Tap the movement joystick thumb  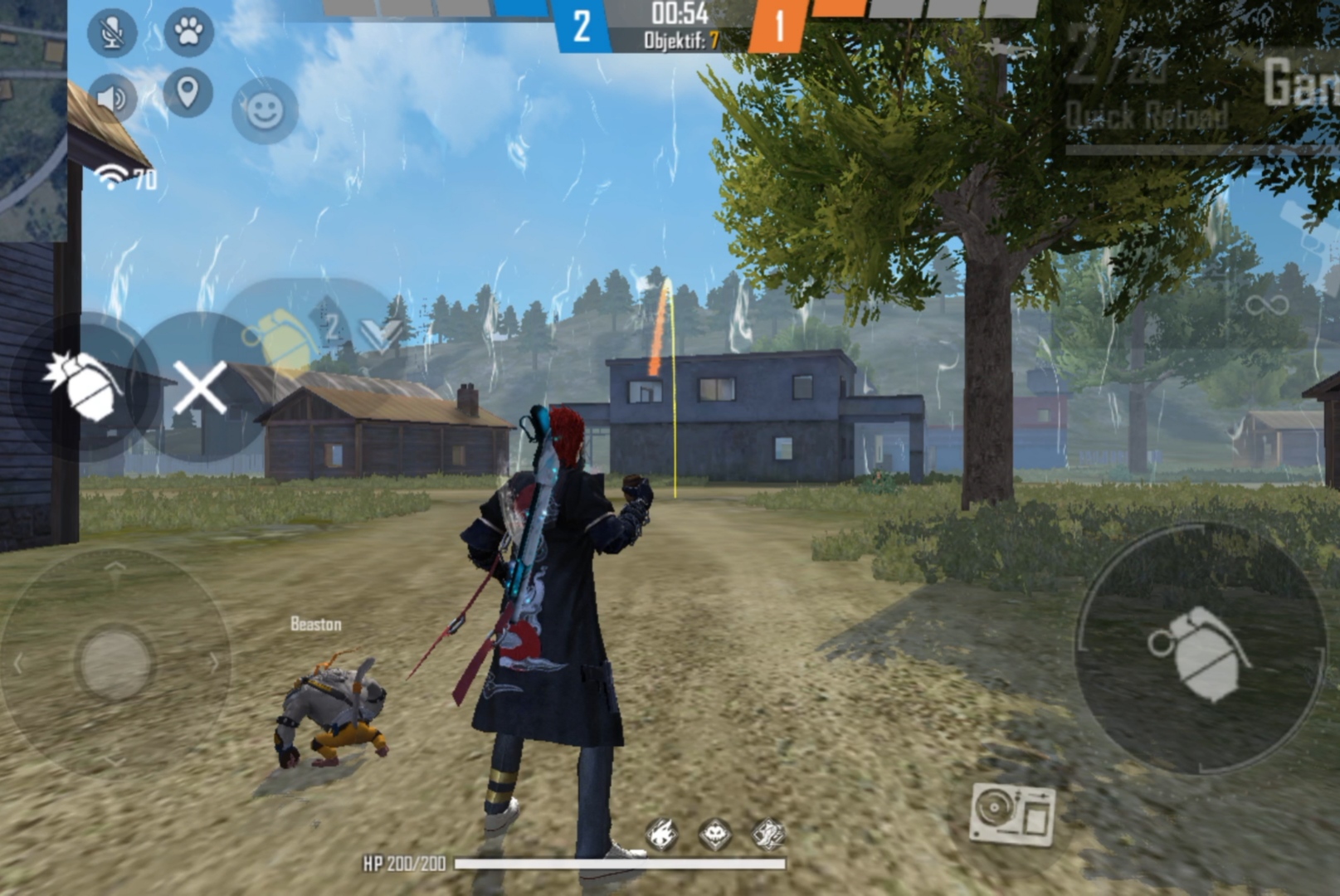[115, 663]
